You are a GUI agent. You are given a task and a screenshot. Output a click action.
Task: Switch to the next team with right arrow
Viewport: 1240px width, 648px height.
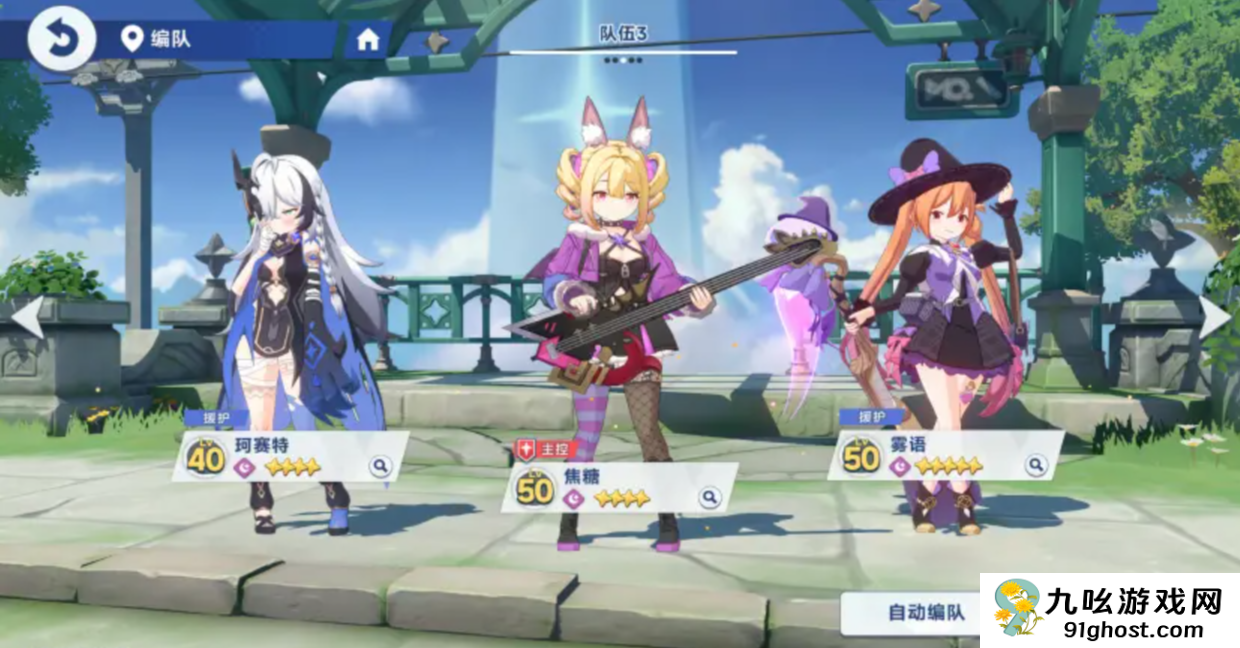click(x=1214, y=317)
